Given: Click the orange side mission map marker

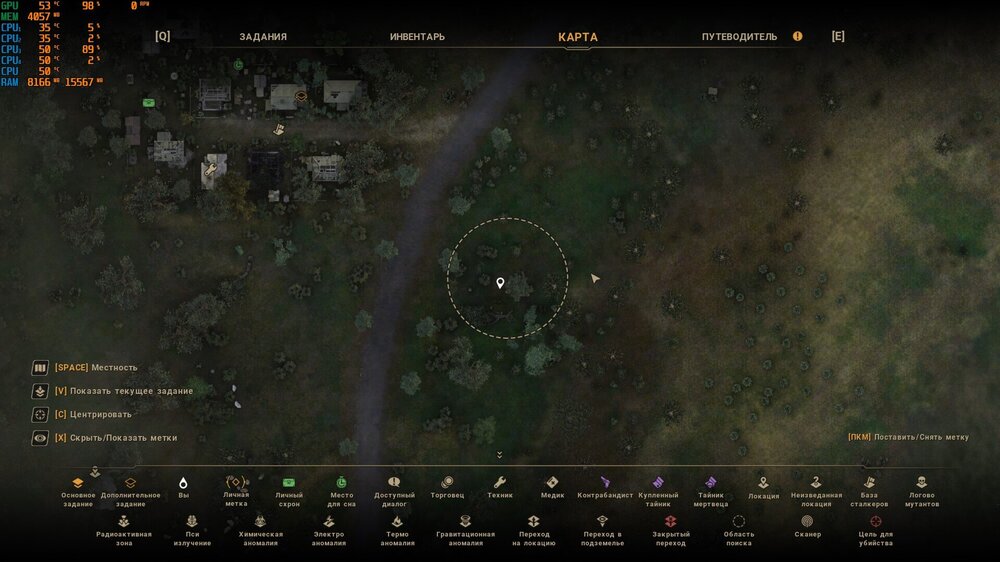Looking at the screenshot, I should pyautogui.click(x=300, y=97).
